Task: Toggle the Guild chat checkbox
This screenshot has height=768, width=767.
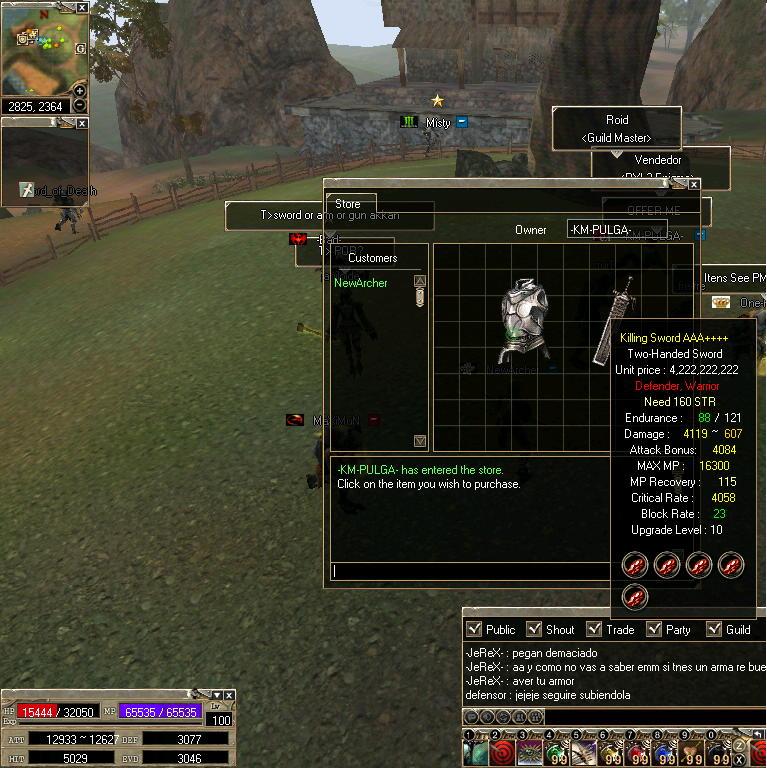Action: click(x=715, y=629)
